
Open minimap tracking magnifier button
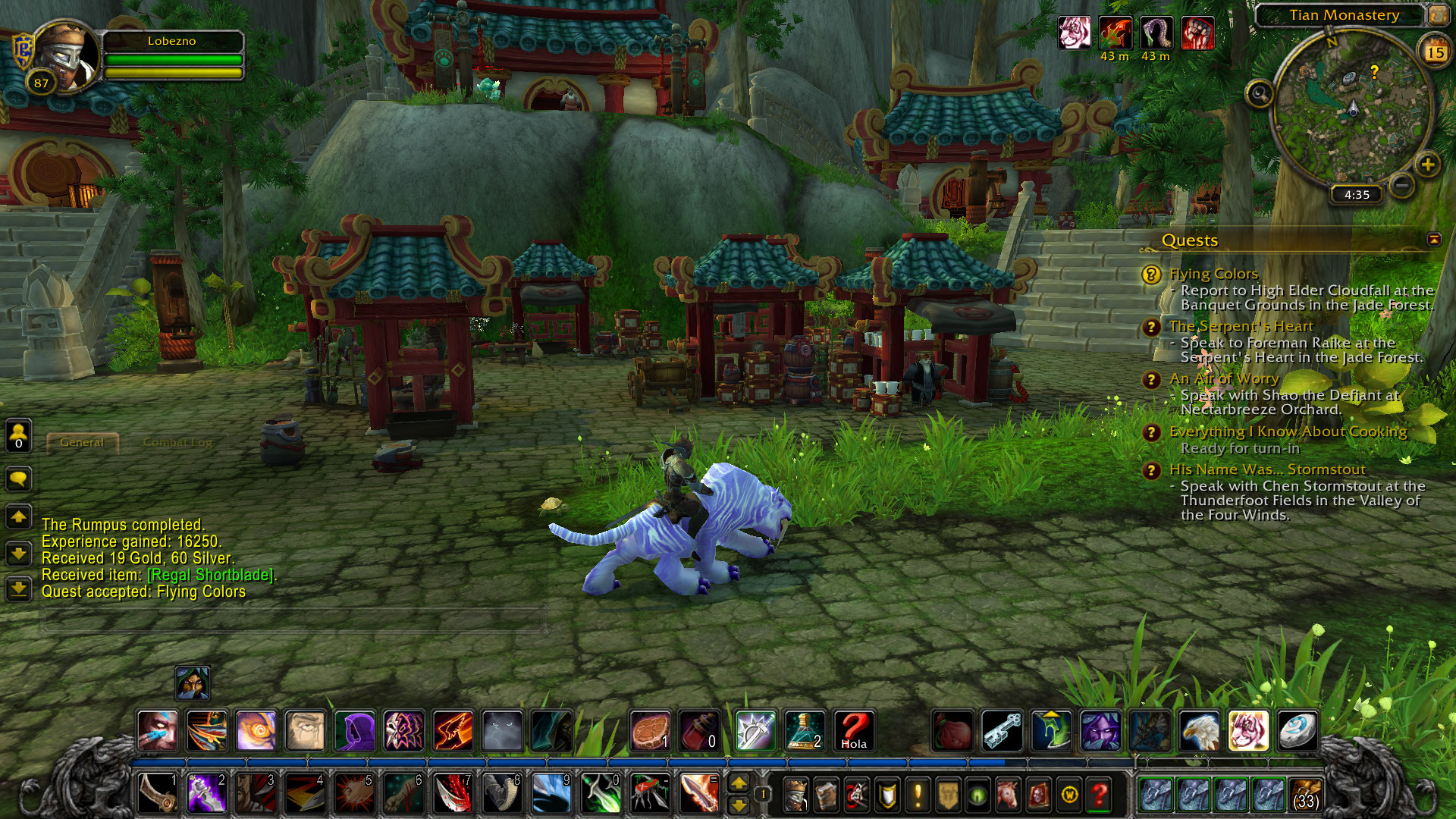pos(1260,94)
